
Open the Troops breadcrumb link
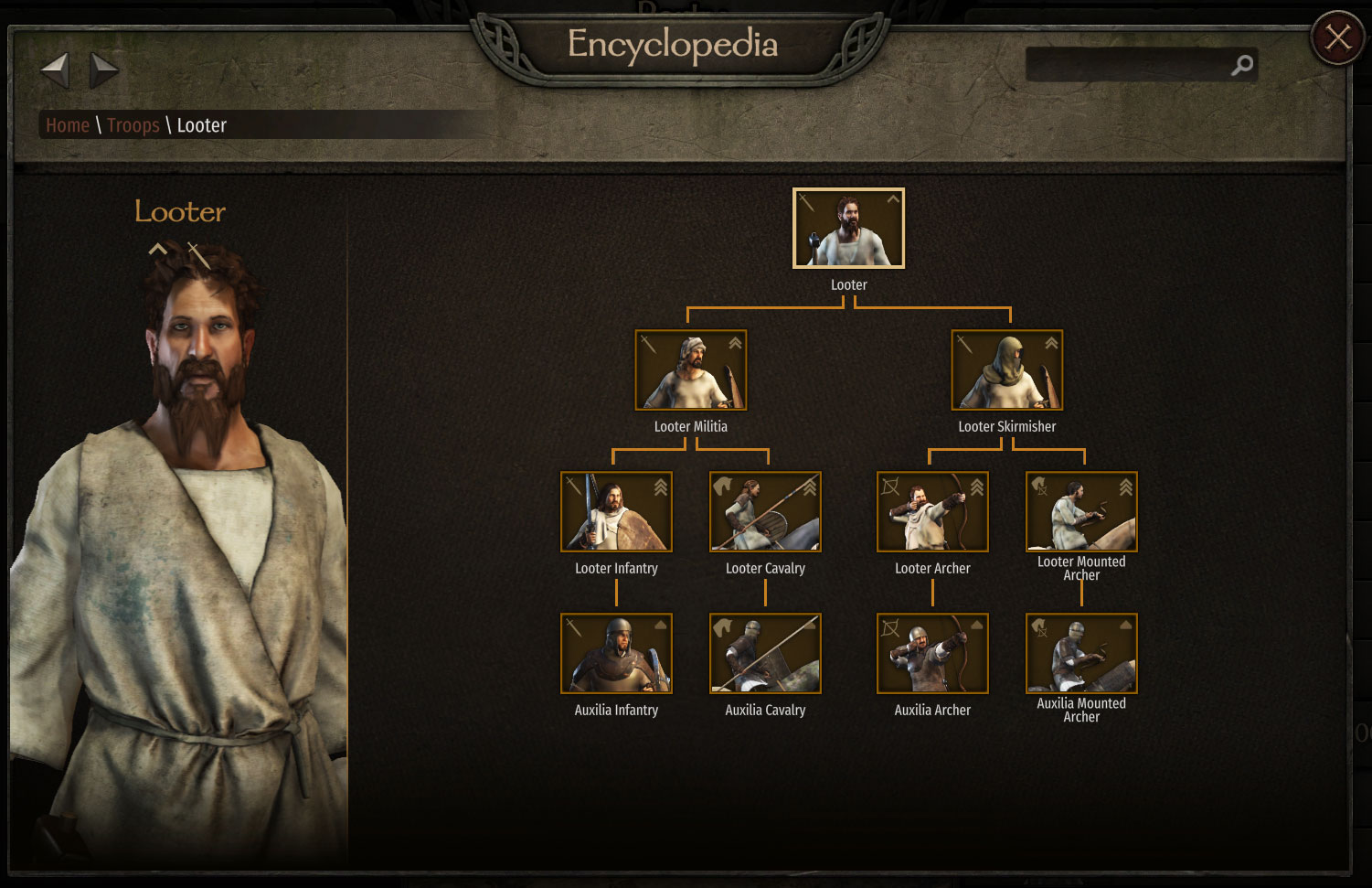click(133, 125)
